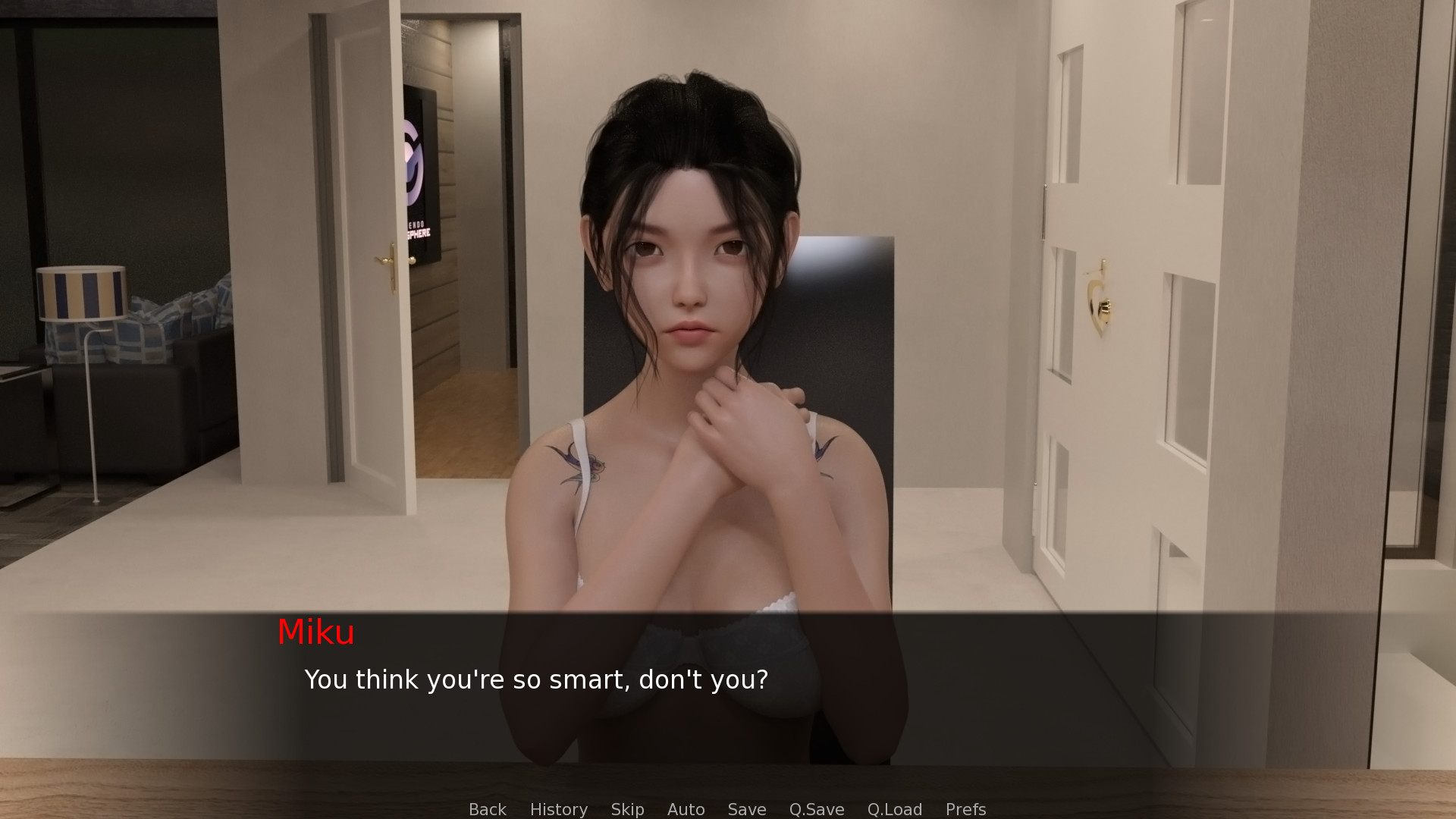1456x819 pixels.
Task: Open the Save screen
Action: pos(746,809)
